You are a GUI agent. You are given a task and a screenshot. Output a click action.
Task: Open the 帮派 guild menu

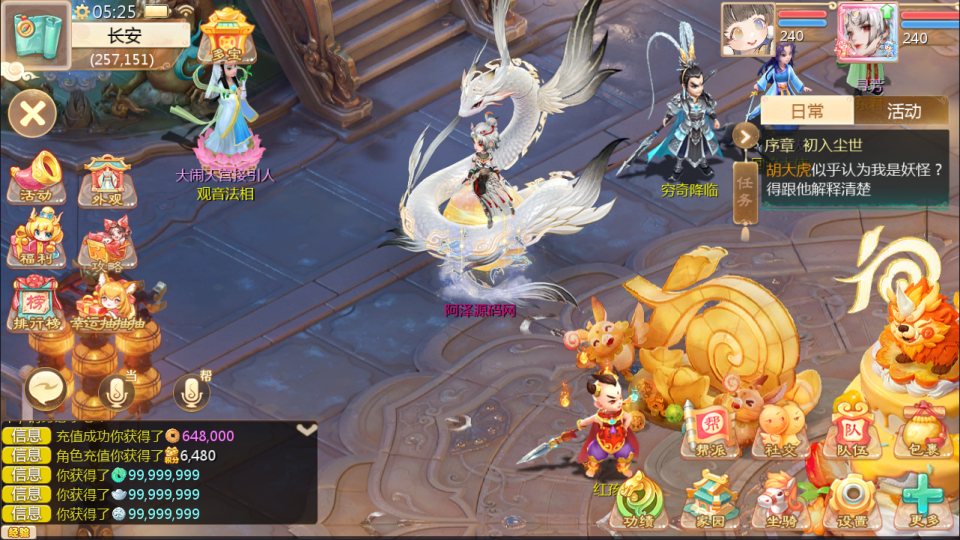711,429
